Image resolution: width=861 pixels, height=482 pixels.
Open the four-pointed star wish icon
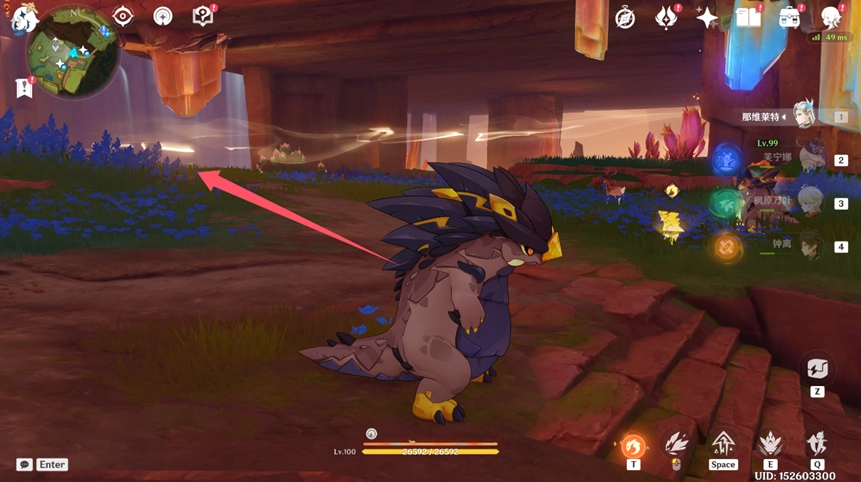click(708, 18)
